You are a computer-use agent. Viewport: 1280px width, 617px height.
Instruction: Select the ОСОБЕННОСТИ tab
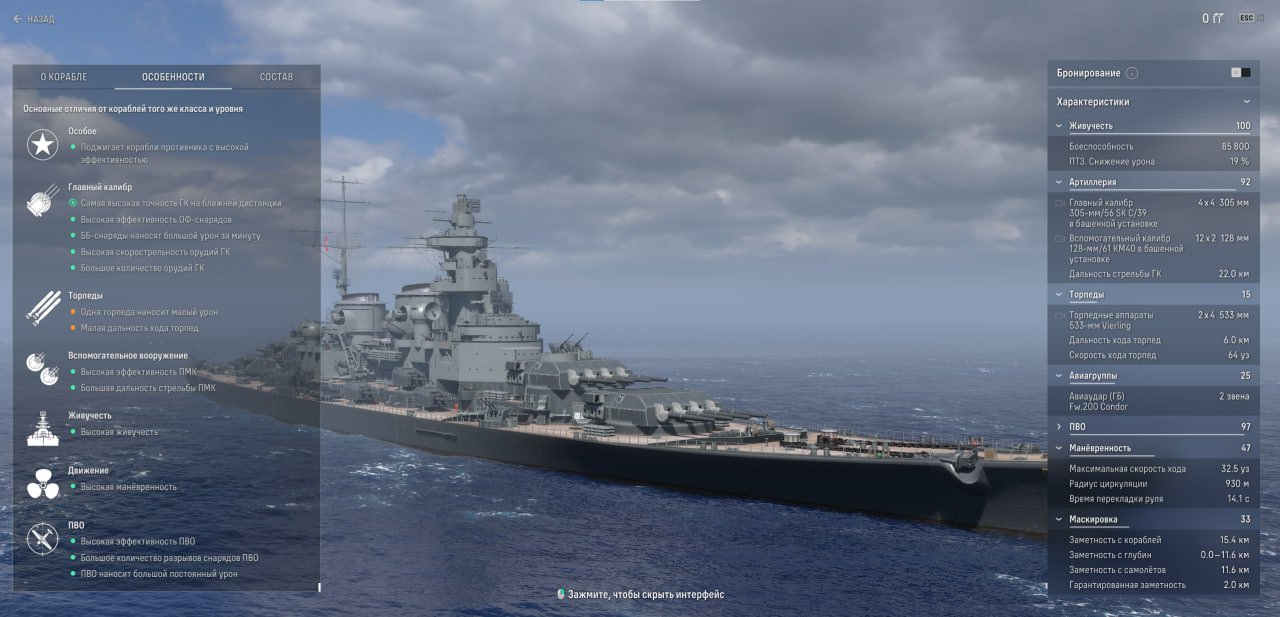click(173, 77)
